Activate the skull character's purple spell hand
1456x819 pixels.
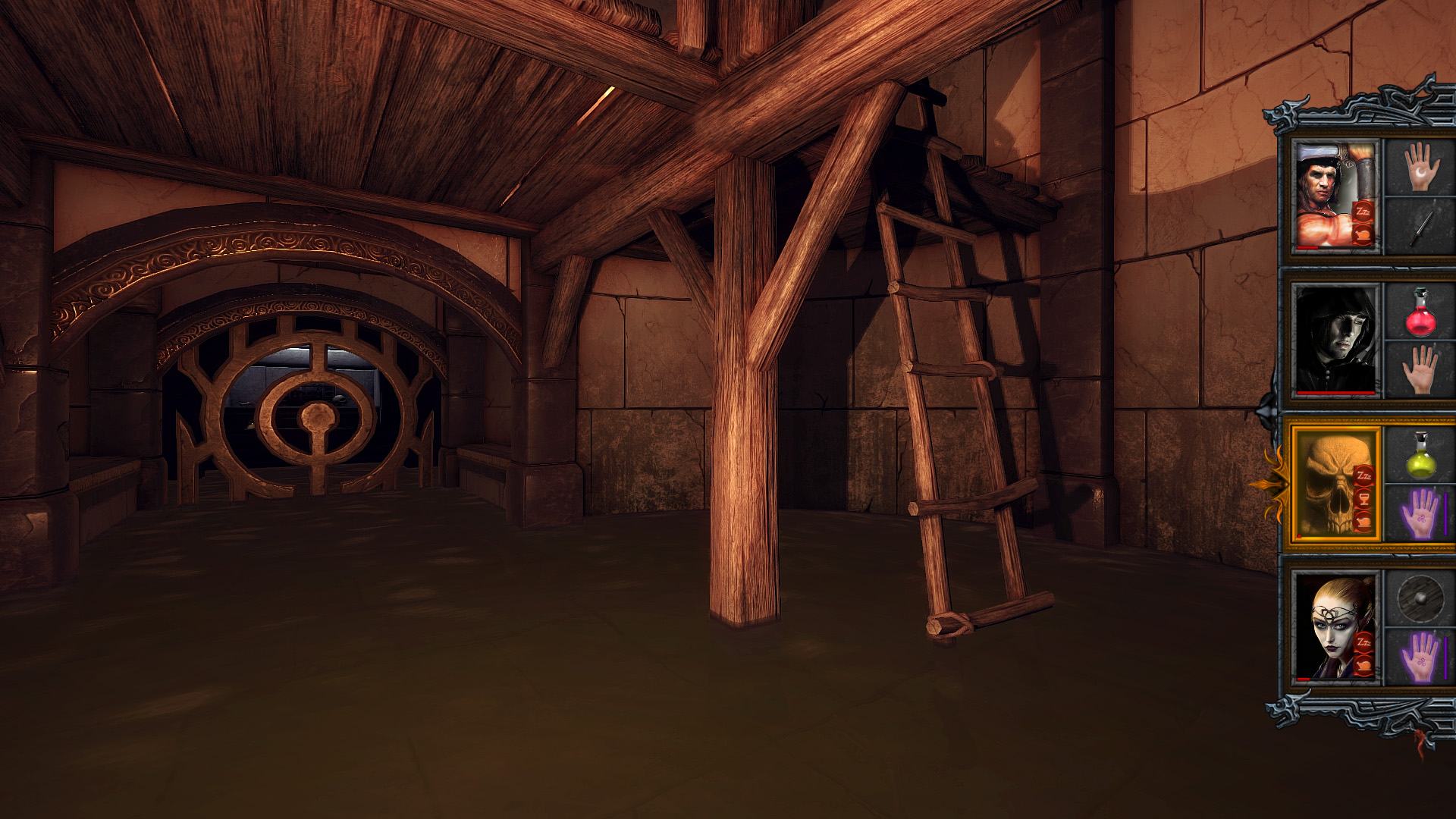pos(1416,512)
